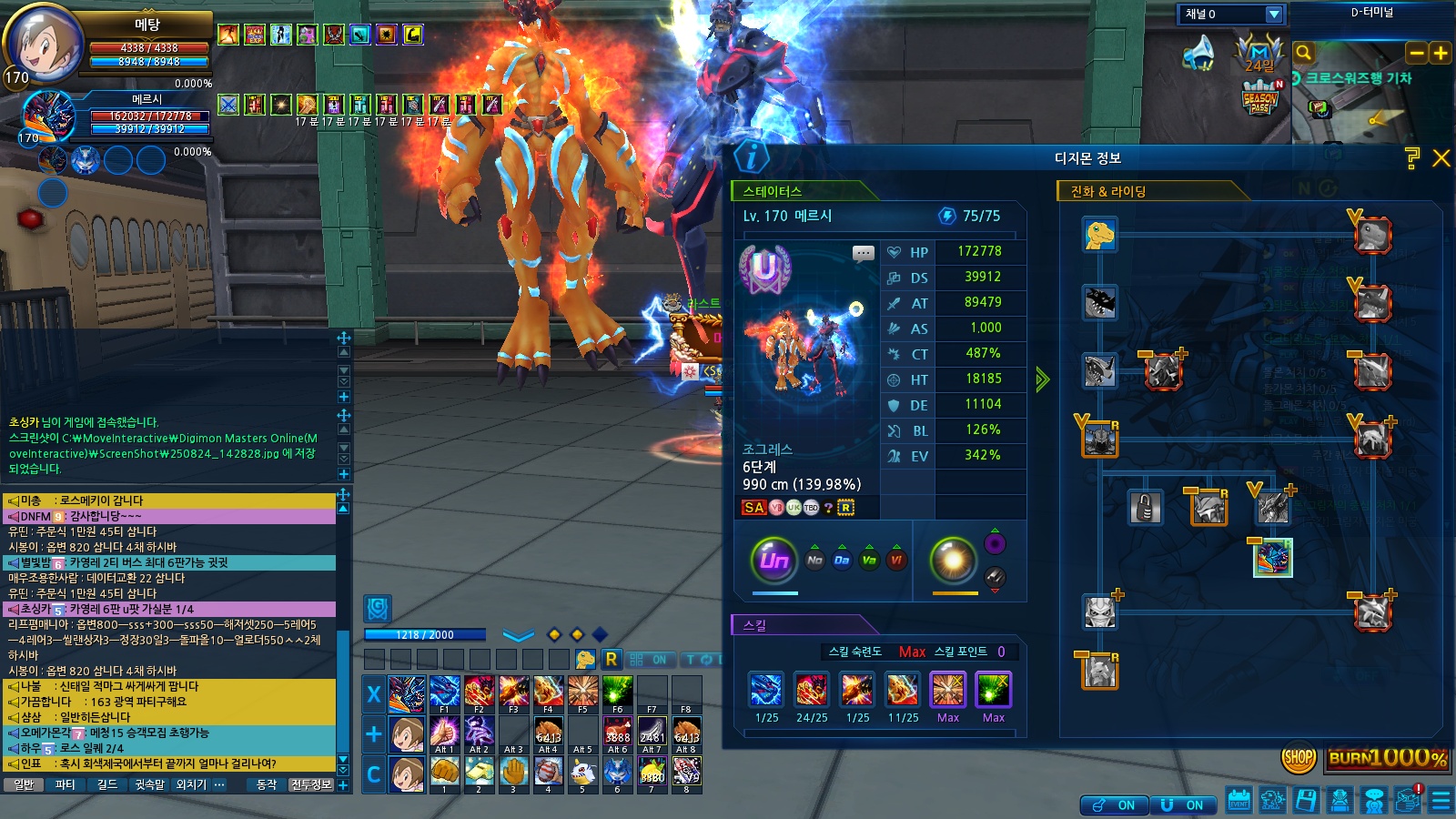Select the Agumon evolution slot
This screenshot has height=819, width=1456.
(1100, 235)
